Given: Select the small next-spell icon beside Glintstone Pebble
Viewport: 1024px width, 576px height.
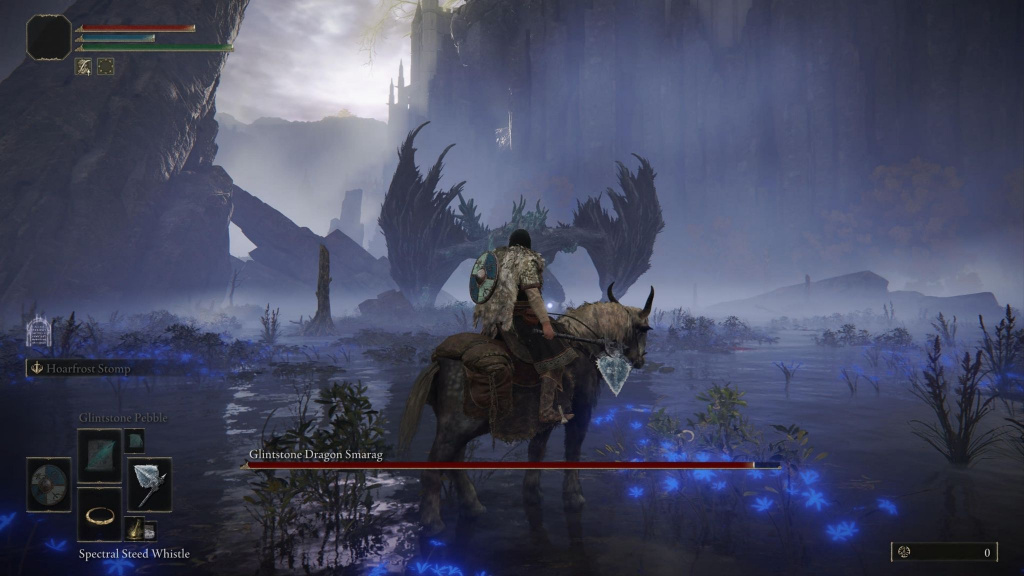Looking at the screenshot, I should pyautogui.click(x=135, y=441).
